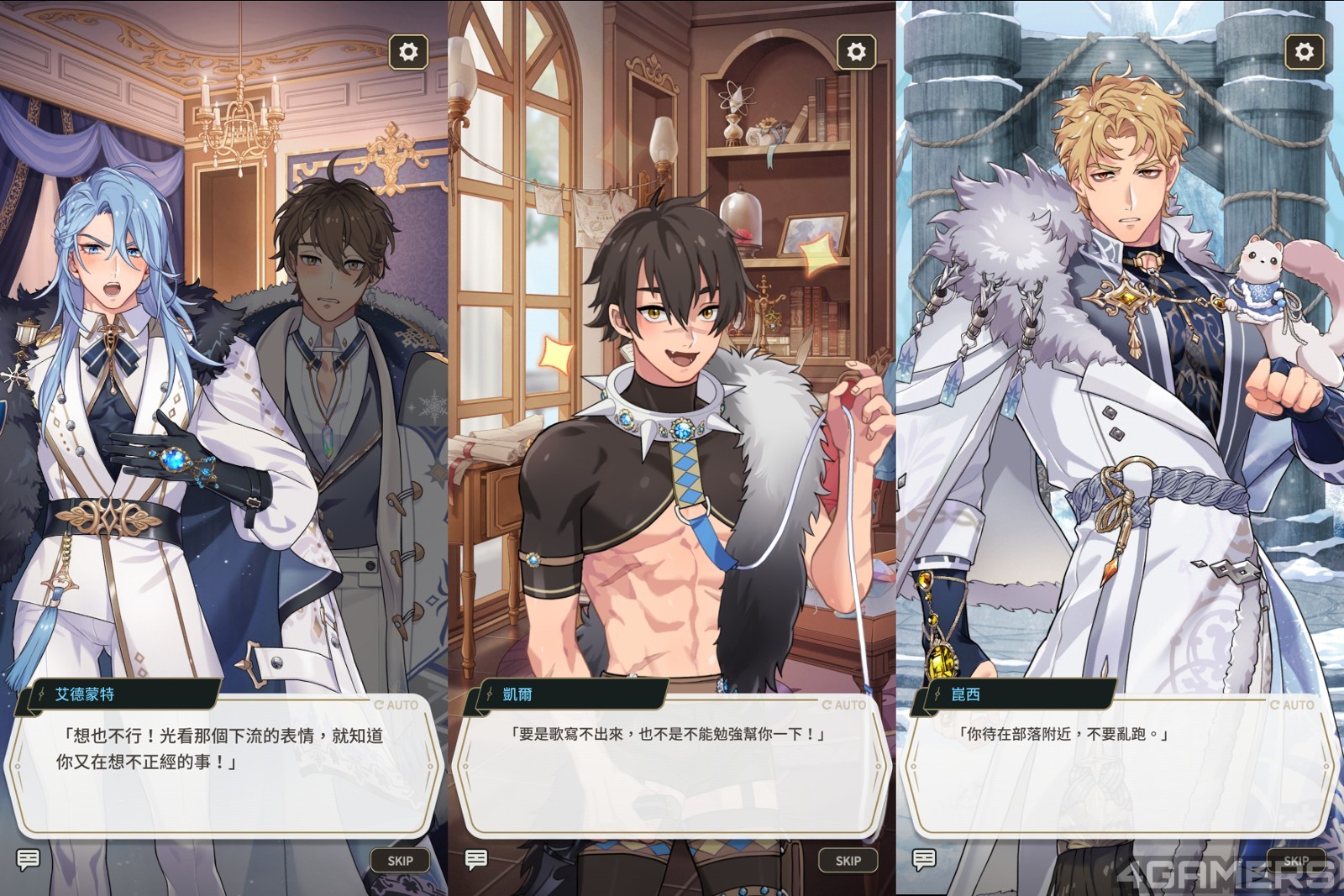Open settings gear in the 艾德蒙特 dialogue panel

pyautogui.click(x=408, y=52)
